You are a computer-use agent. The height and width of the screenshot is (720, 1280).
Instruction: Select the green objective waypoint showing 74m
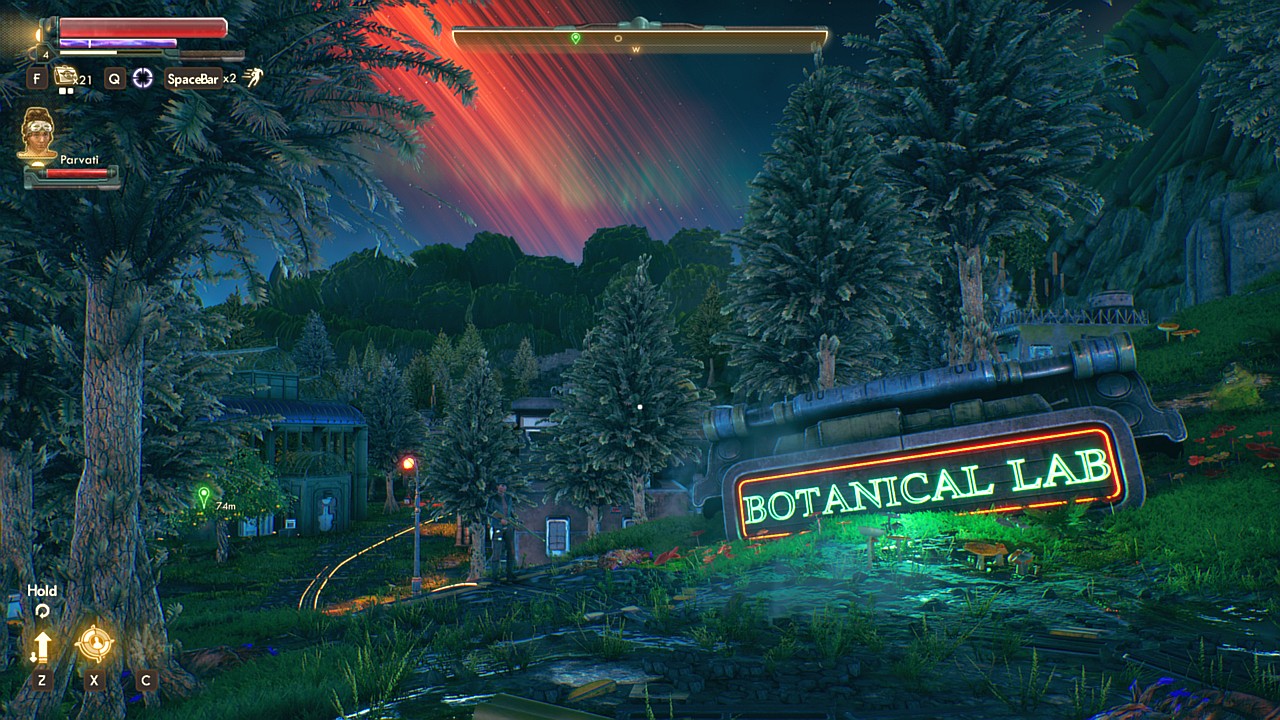(204, 495)
